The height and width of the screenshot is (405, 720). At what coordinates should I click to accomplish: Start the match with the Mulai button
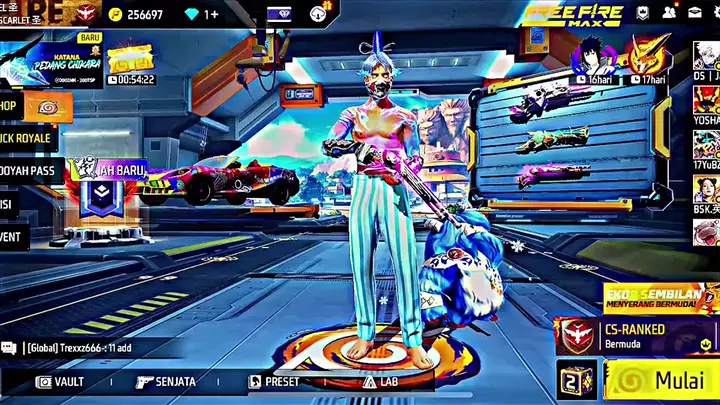coord(660,381)
